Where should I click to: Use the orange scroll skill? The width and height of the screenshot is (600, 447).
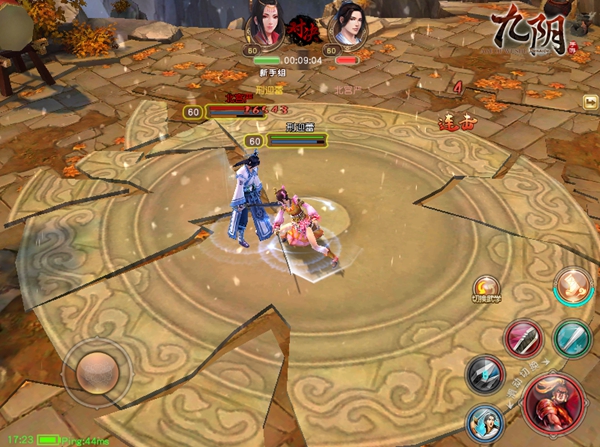(573, 287)
